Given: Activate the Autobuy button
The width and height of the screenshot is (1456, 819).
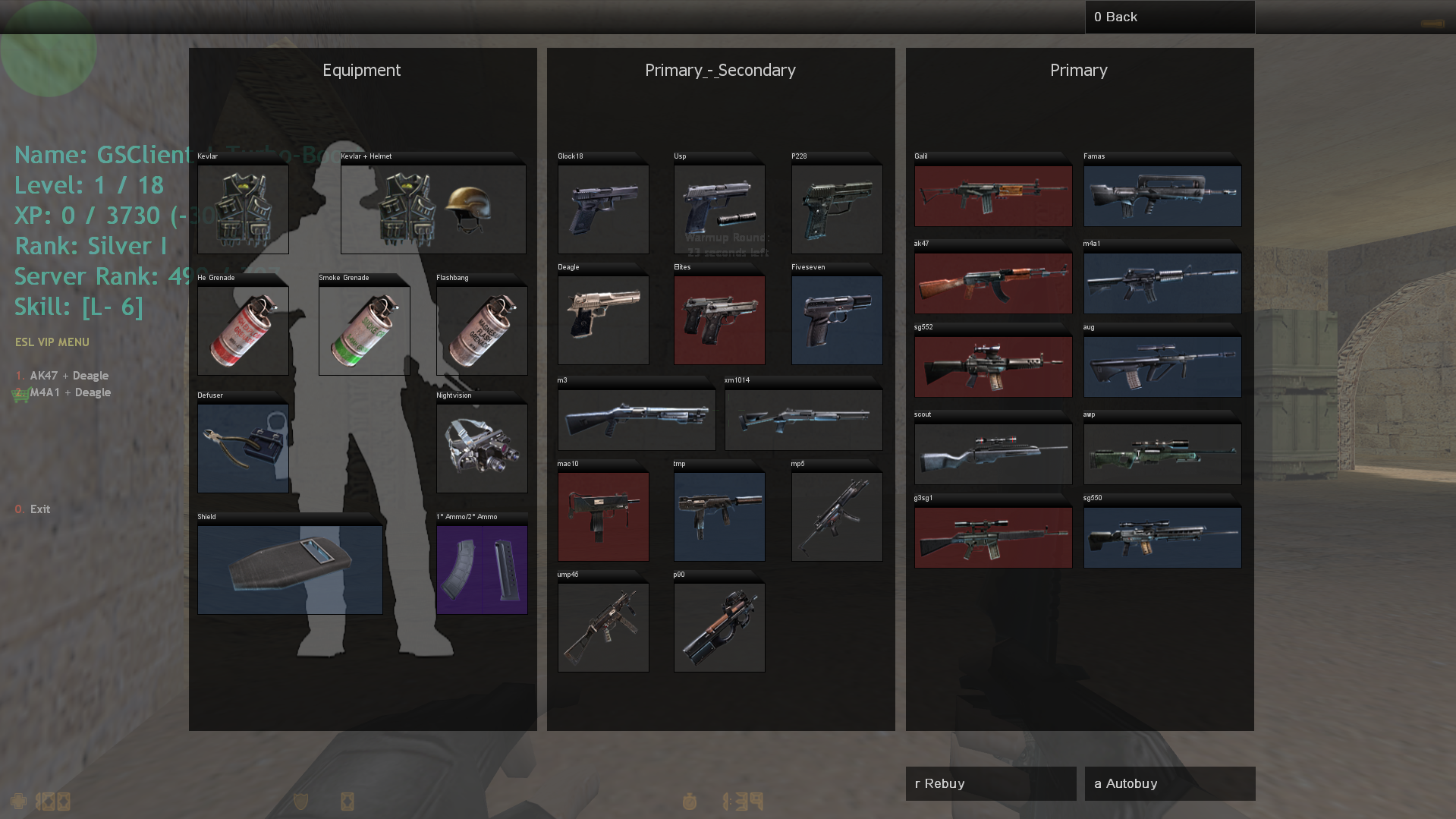Looking at the screenshot, I should [1169, 783].
